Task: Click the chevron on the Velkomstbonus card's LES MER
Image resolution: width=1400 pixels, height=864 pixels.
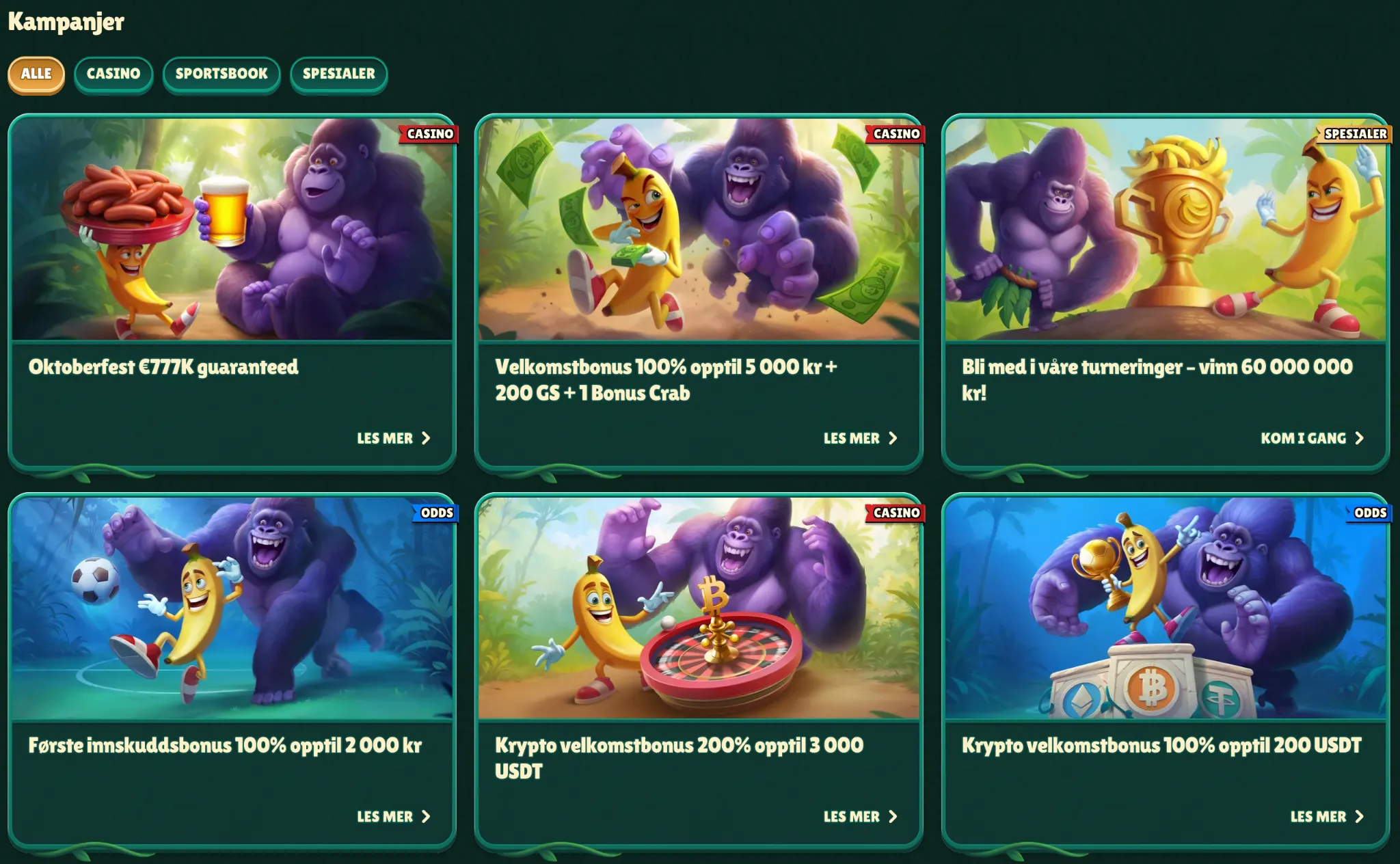Action: 896,438
